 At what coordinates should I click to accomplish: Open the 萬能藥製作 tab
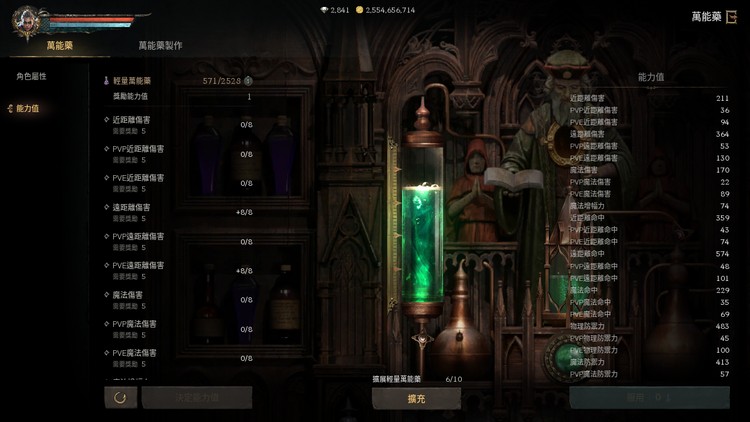click(x=160, y=46)
